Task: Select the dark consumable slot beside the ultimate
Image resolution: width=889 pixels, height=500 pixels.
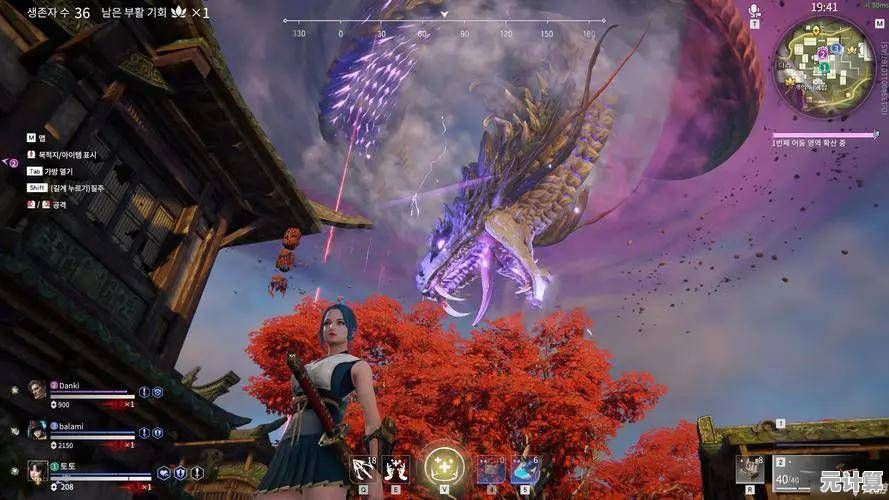Action: (489, 469)
